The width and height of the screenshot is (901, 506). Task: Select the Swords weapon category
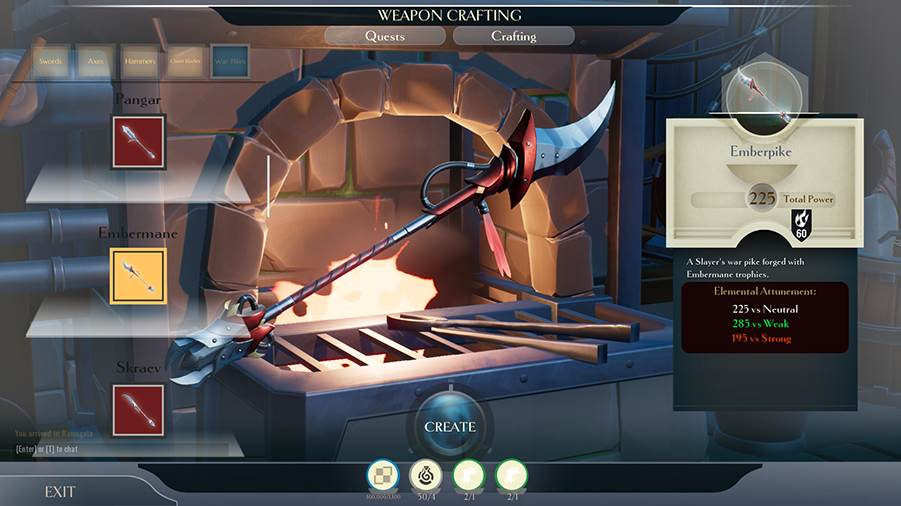(50, 61)
